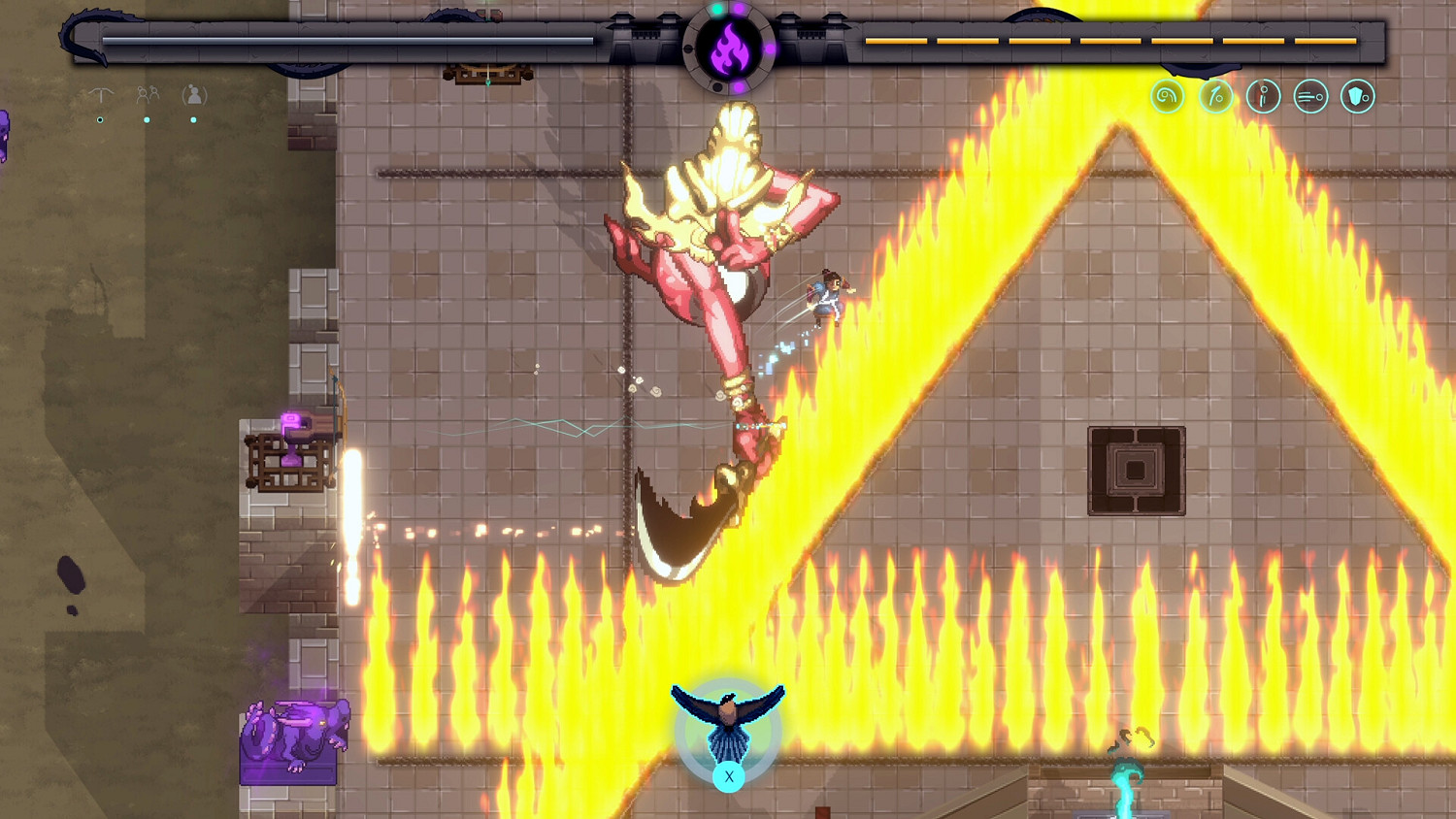Open the teal gem slot on the emblem ring

pyautogui.click(x=718, y=10)
